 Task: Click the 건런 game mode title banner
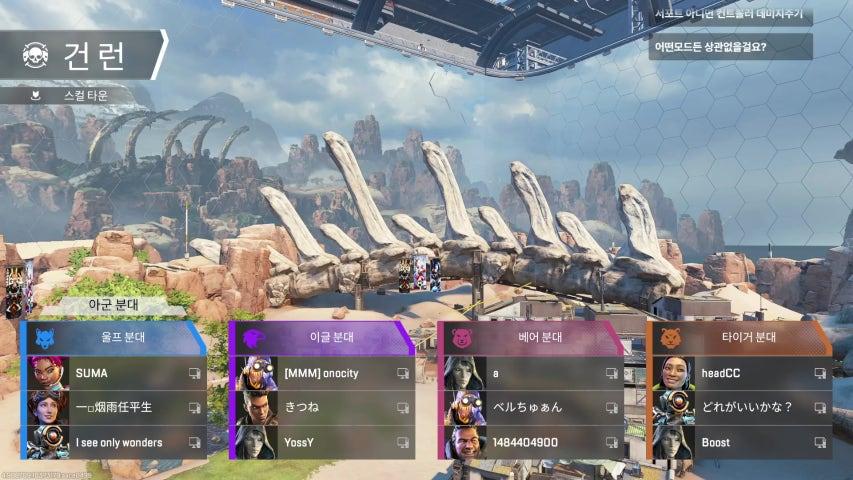pyautogui.click(x=82, y=55)
